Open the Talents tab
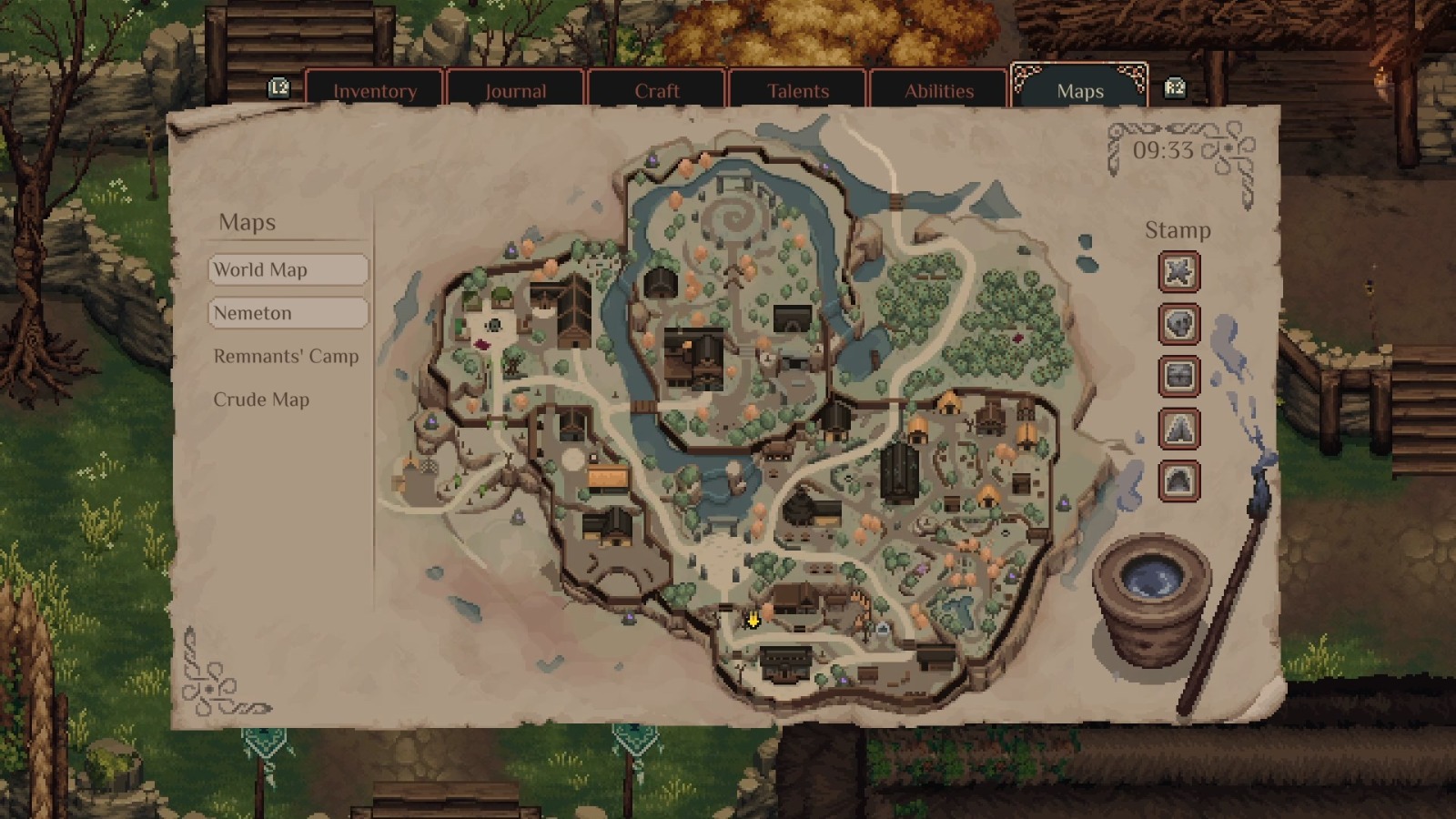The width and height of the screenshot is (1456, 819). click(798, 90)
